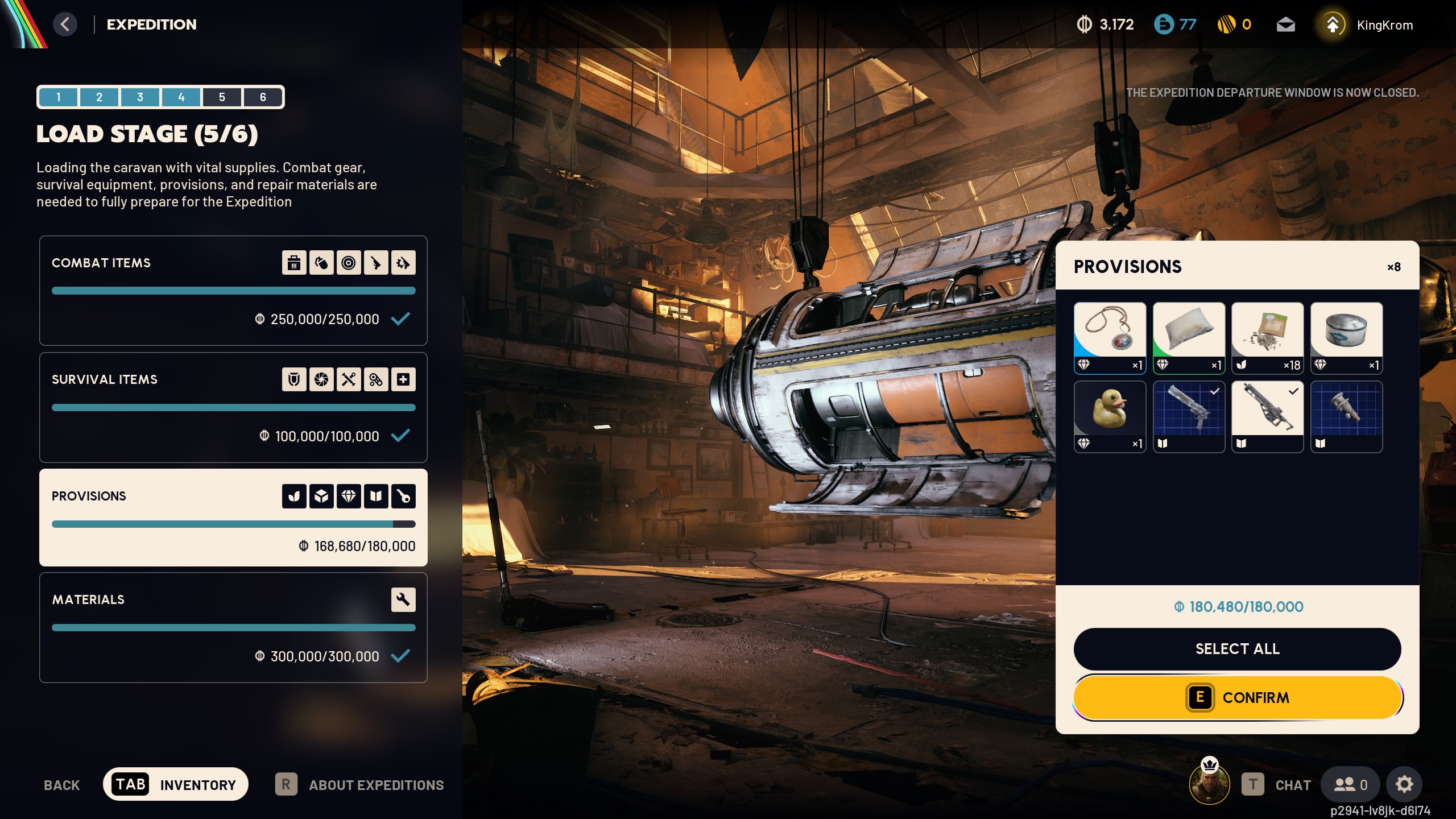Open the diamond rarity filter in Provisions
The height and width of the screenshot is (819, 1456).
pos(349,495)
